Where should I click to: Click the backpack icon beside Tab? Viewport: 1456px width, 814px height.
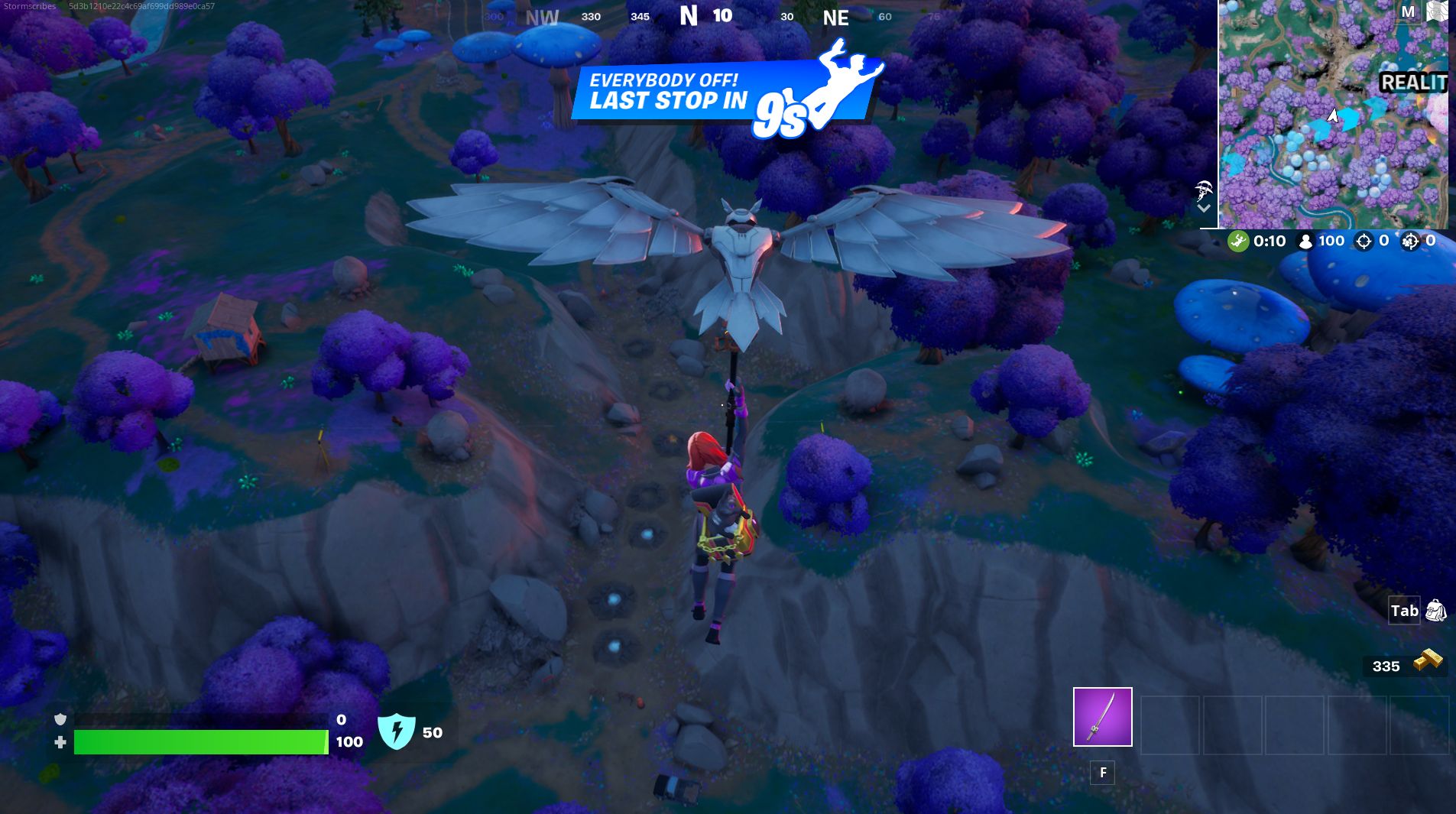tap(1435, 611)
